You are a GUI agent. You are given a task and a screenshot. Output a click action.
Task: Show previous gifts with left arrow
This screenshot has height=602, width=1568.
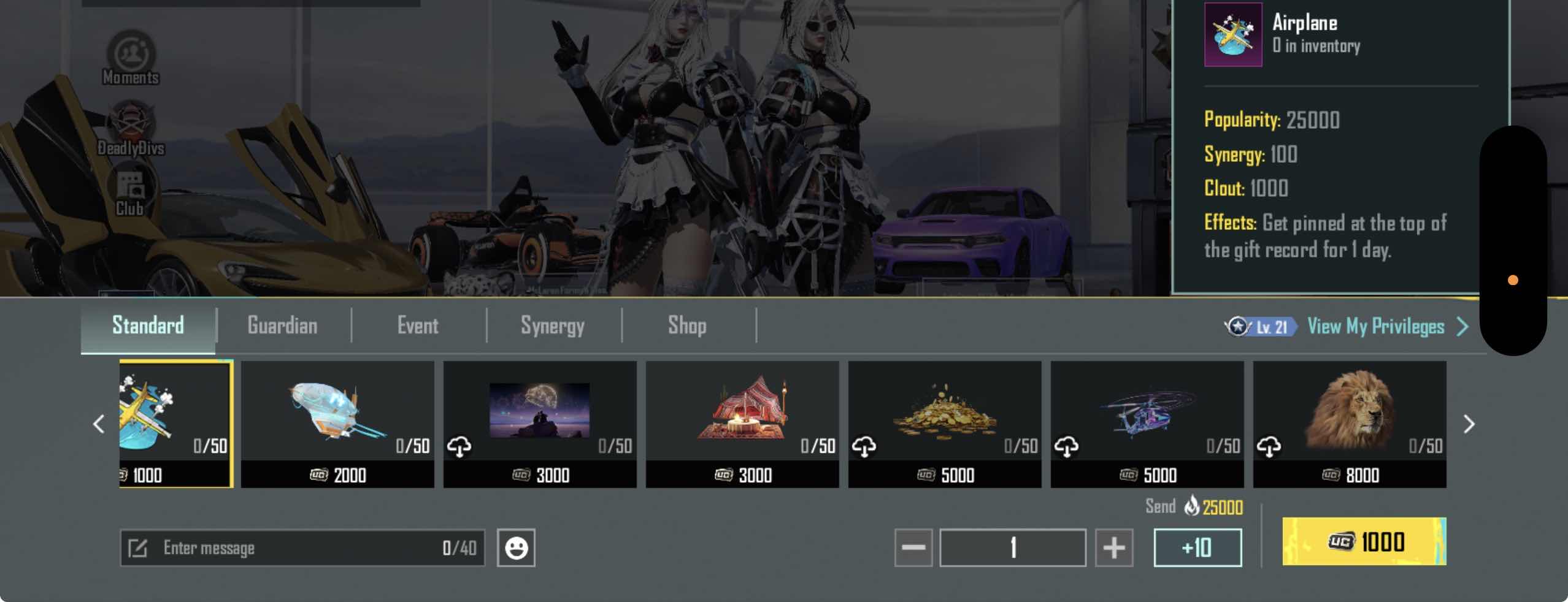click(x=99, y=424)
